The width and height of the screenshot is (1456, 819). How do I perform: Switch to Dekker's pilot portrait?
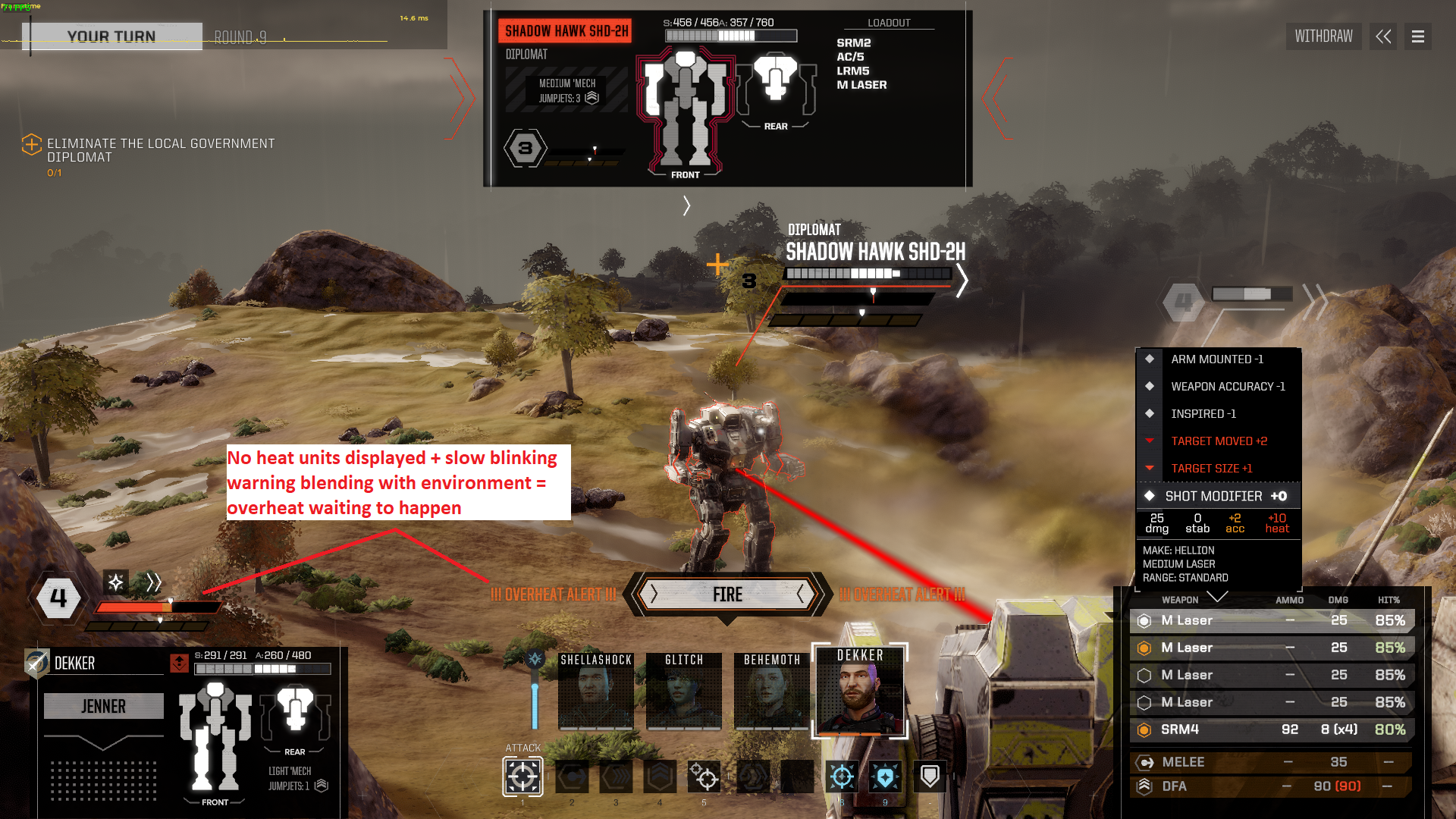[859, 692]
